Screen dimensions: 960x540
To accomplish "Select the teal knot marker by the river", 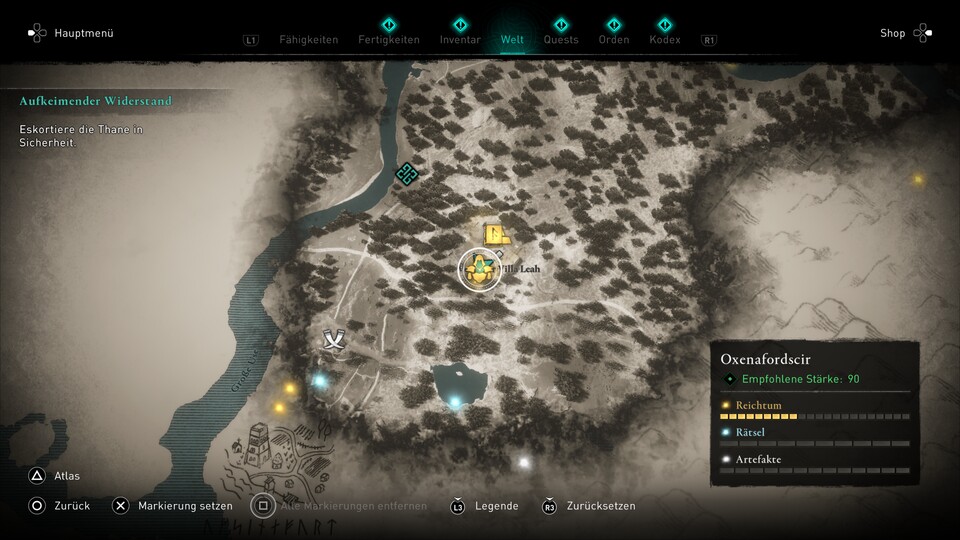I will tap(406, 174).
